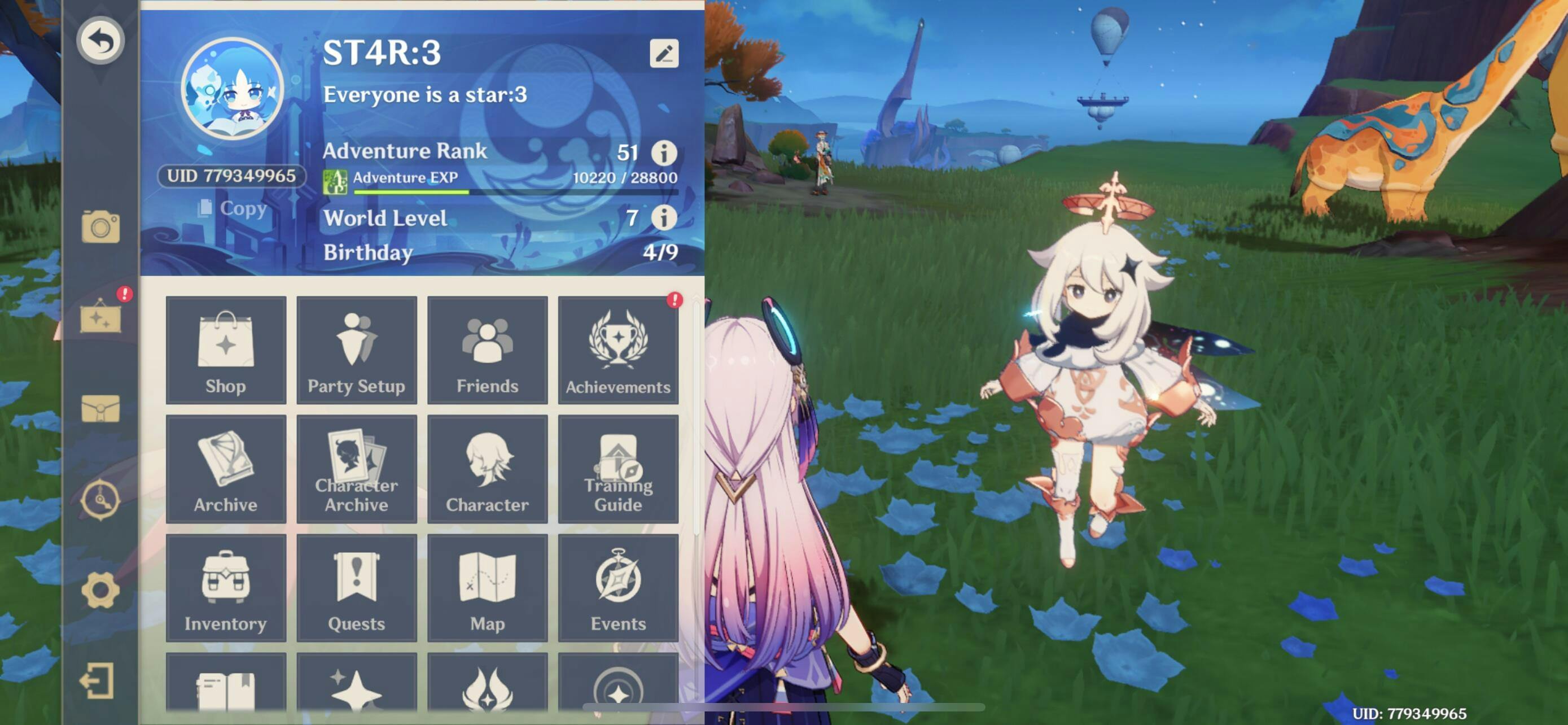Open the Archive book tile
This screenshot has height=725, width=1568.
(x=226, y=469)
